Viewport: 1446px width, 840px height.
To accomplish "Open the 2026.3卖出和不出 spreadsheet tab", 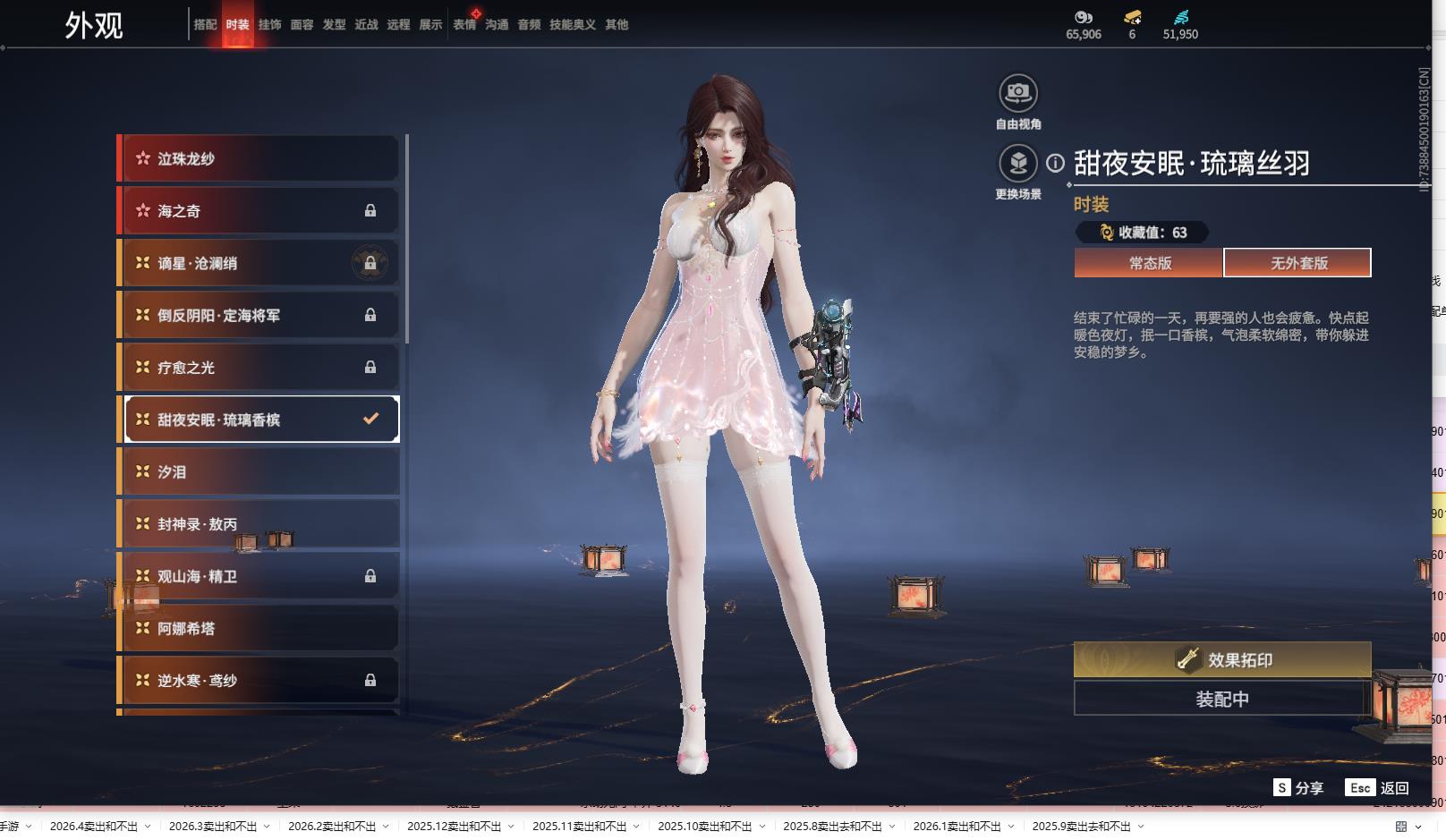I will coord(213,827).
